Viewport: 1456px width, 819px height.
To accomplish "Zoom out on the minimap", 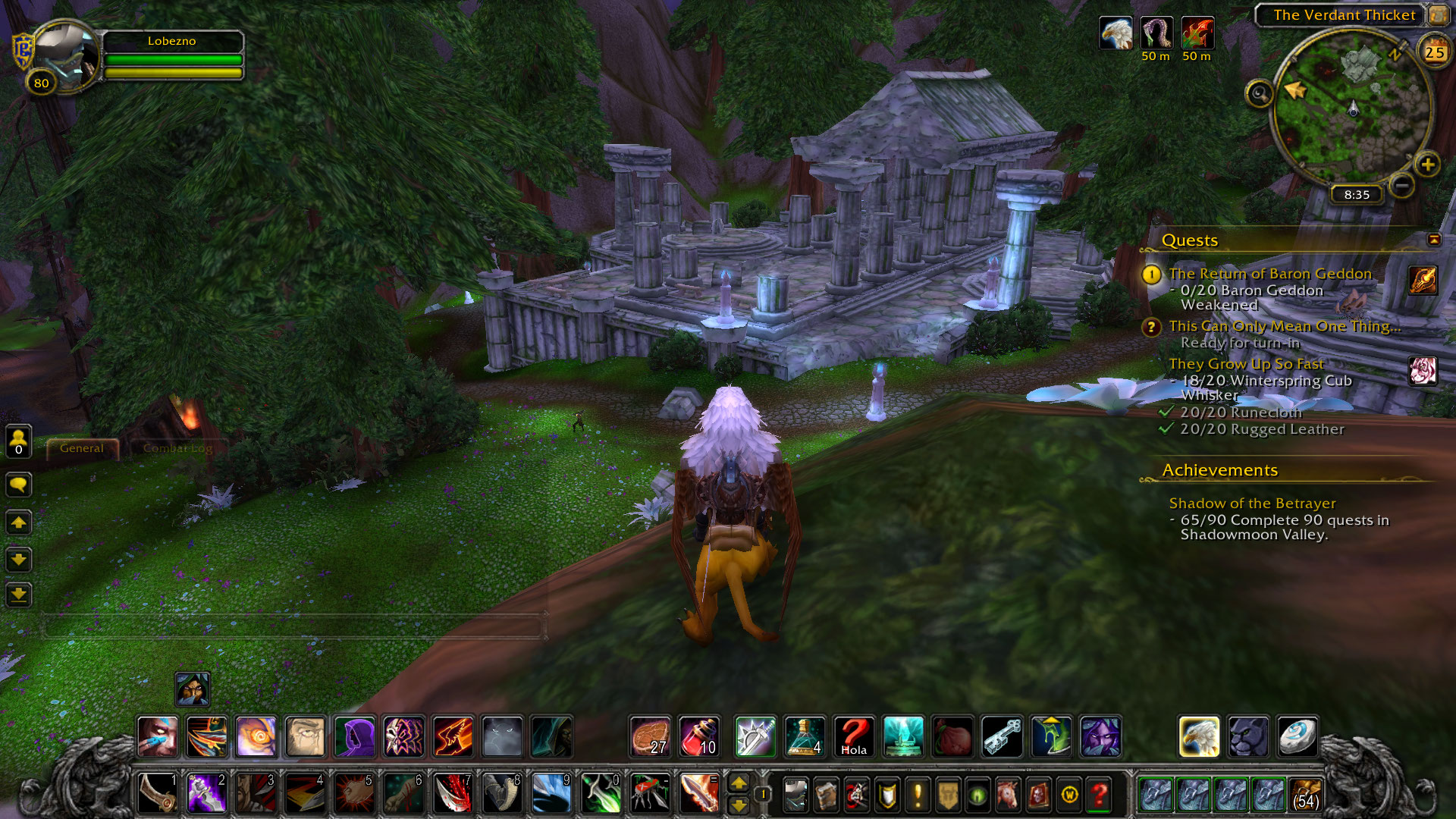I will click(x=1402, y=185).
